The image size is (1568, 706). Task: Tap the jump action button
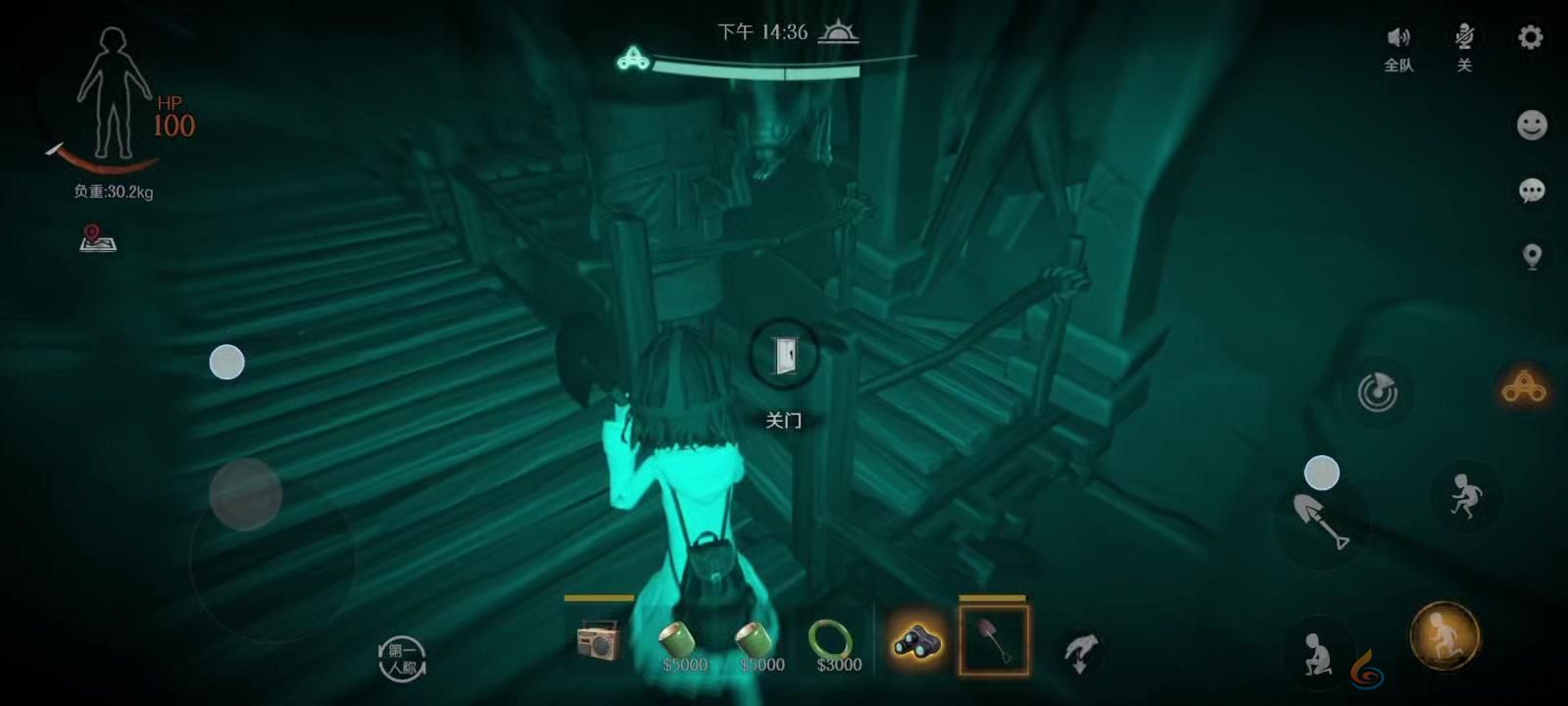point(1466,496)
